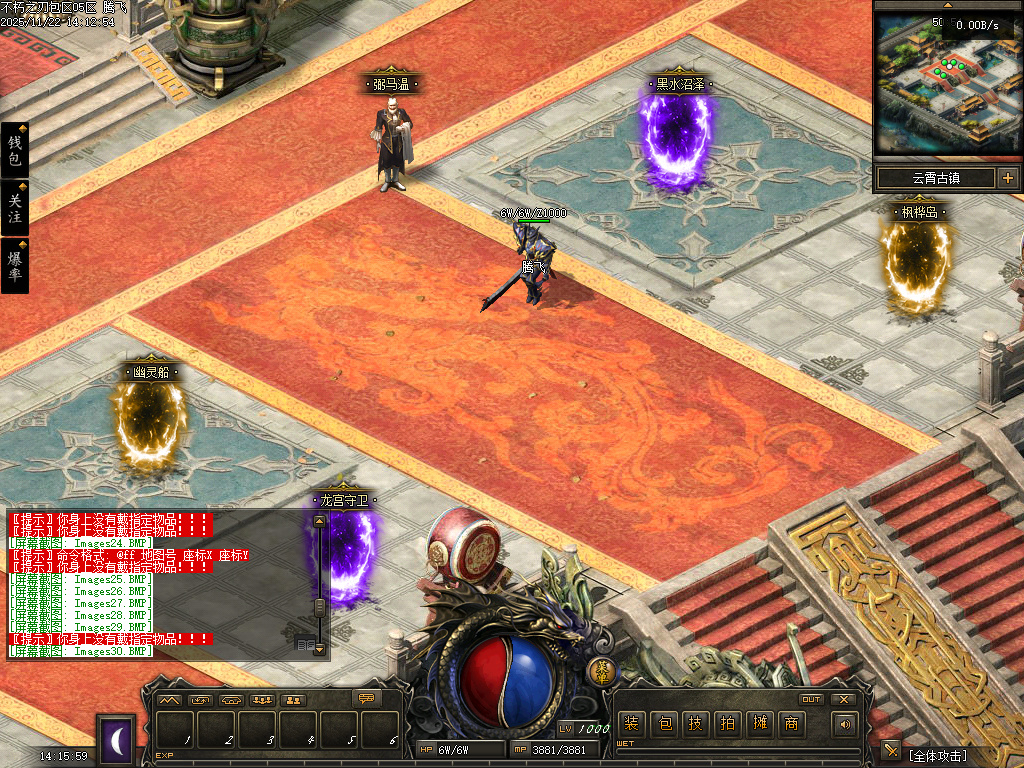The width and height of the screenshot is (1024, 768).
Task: Open the bag with the 包 button
Action: tap(664, 724)
